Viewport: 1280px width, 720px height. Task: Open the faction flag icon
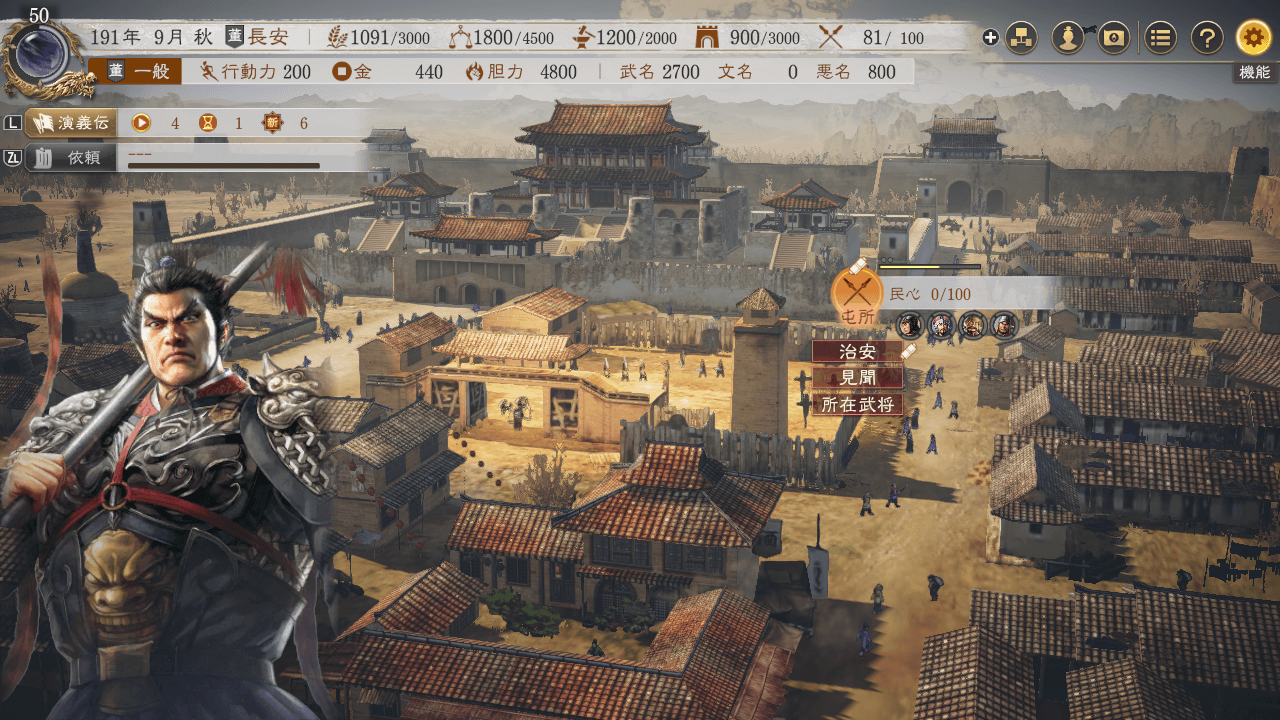(x=1114, y=38)
